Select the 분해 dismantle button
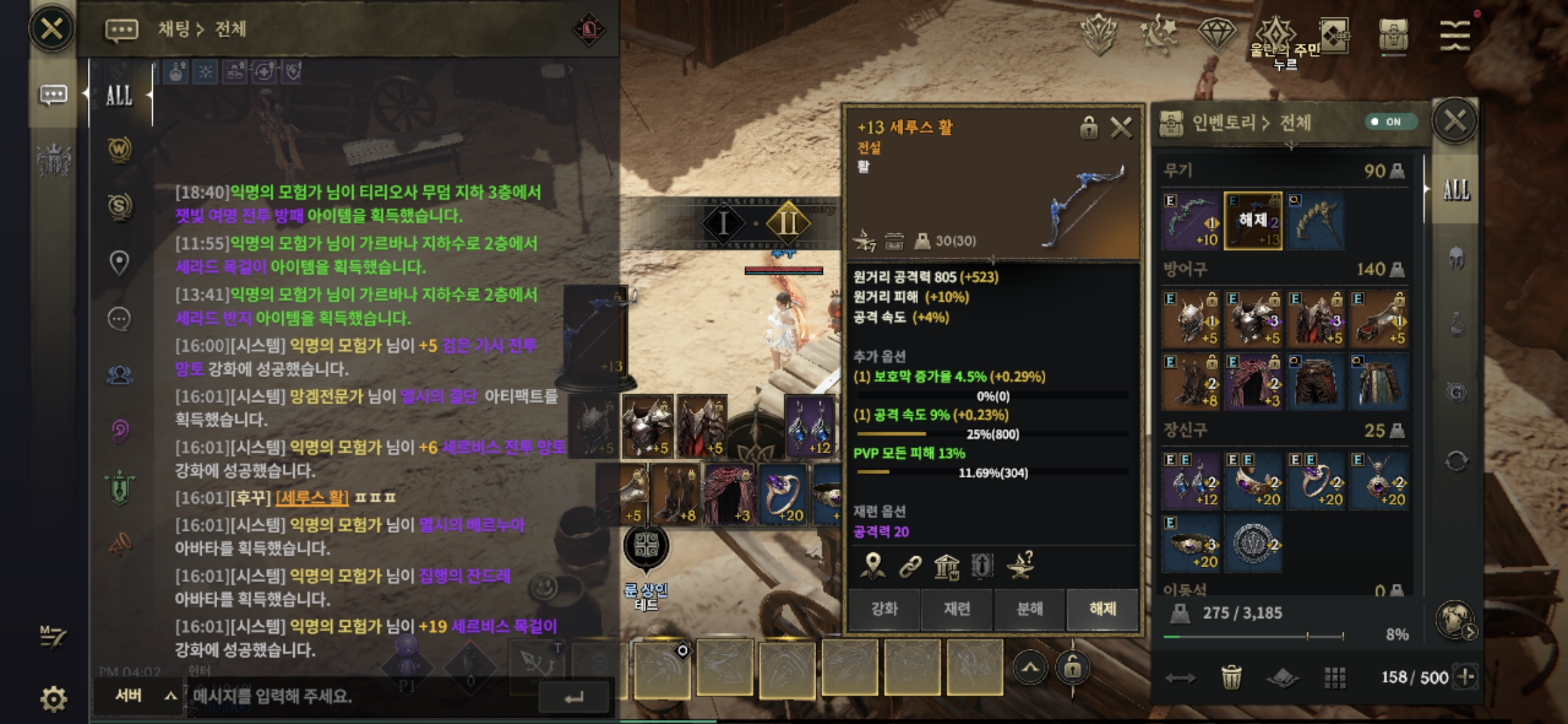Screen dimensions: 1568x724 (x=1030, y=608)
